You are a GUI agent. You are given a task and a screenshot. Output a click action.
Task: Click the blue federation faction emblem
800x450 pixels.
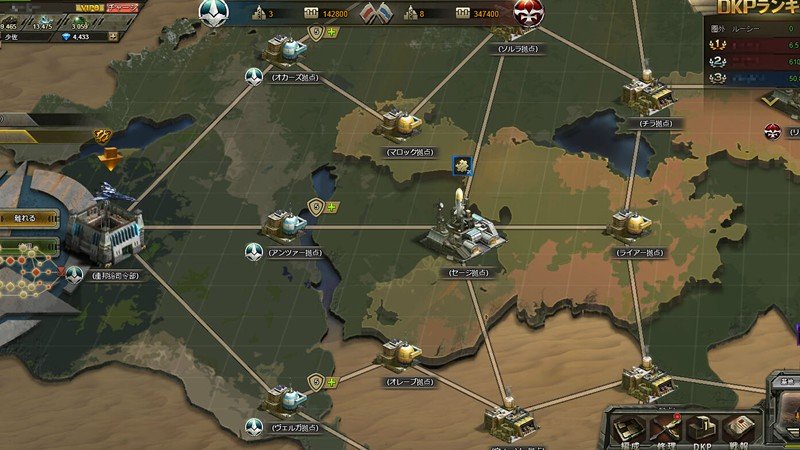213,12
